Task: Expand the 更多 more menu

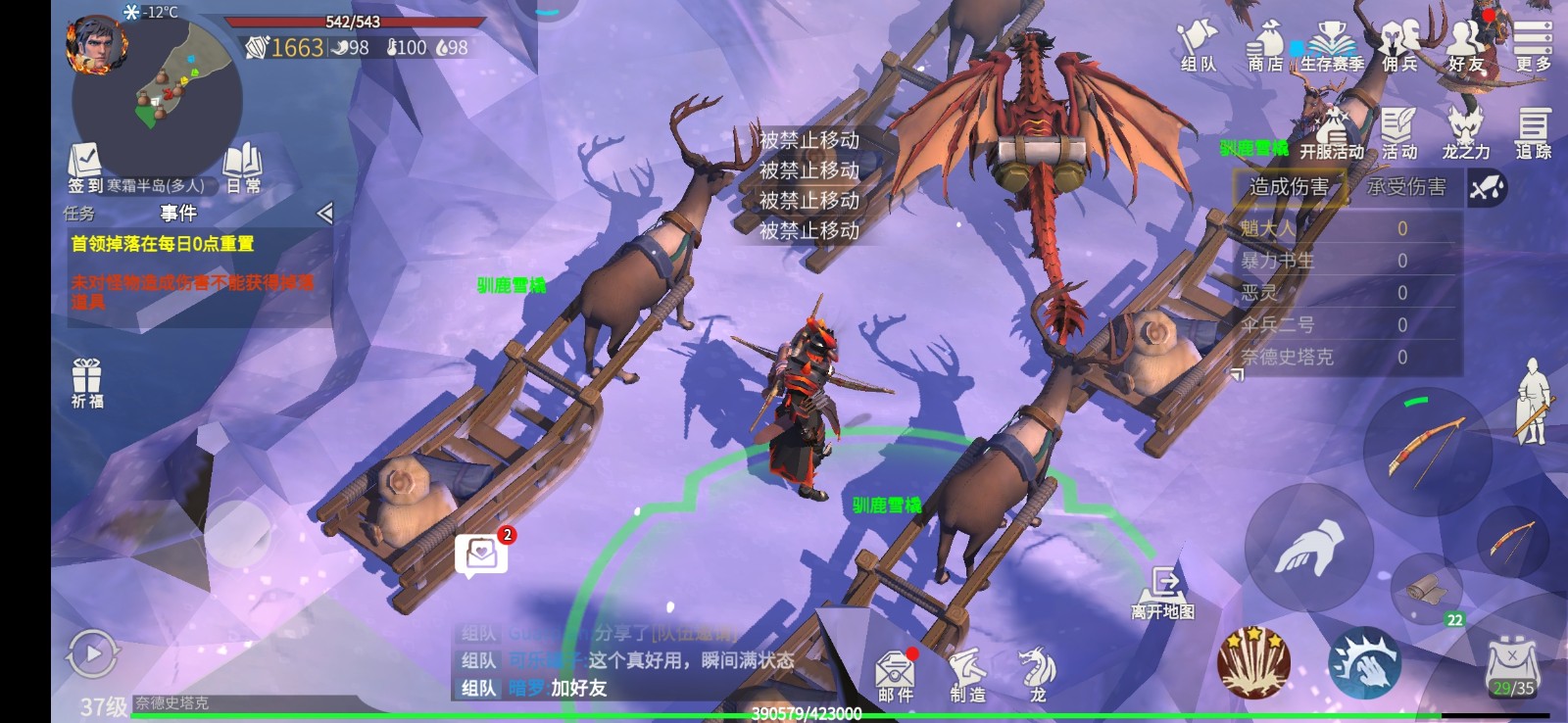Action: [x=1533, y=47]
